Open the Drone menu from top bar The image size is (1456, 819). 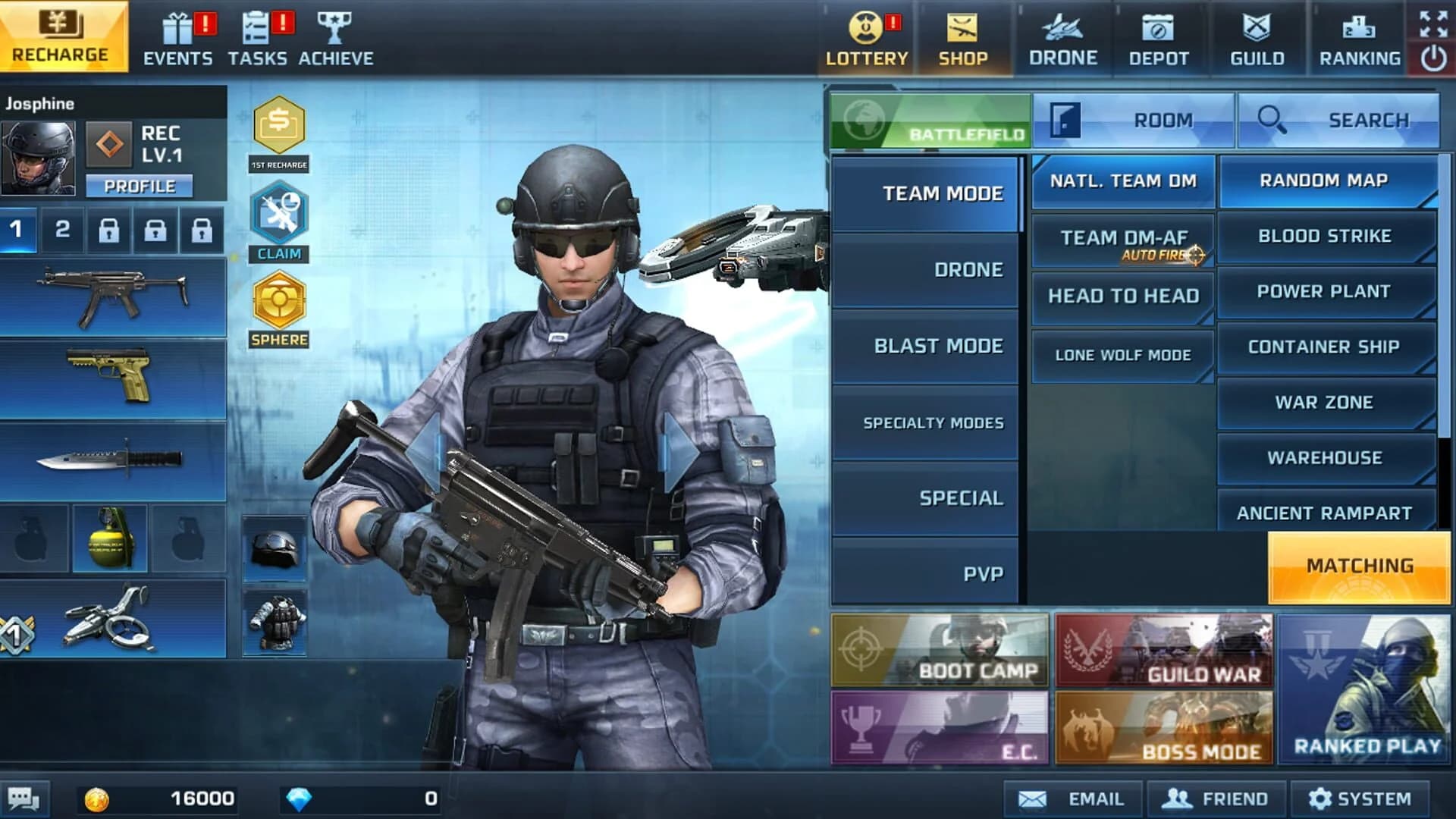coord(1062,38)
